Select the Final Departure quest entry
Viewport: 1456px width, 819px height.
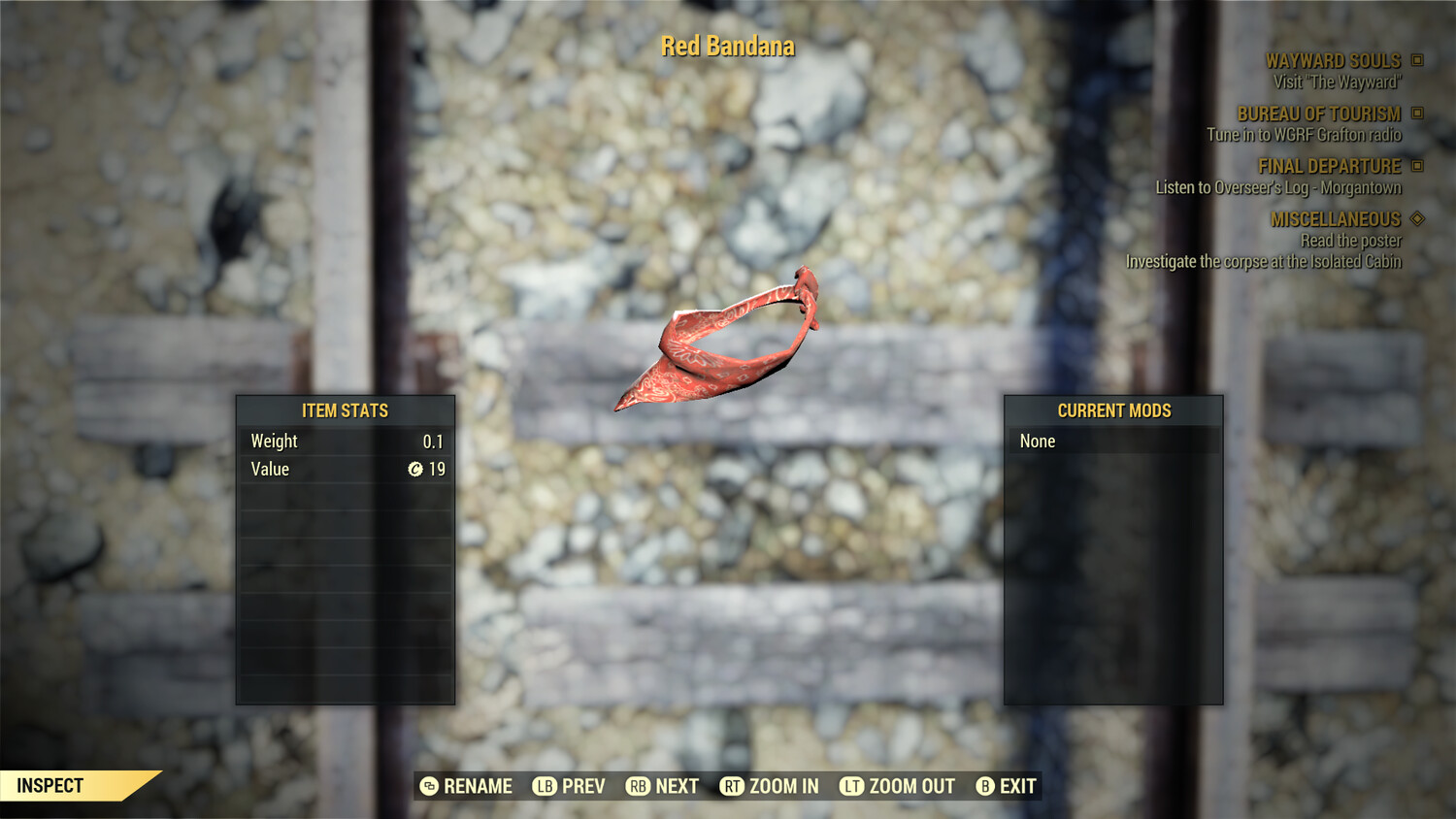pyautogui.click(x=1329, y=167)
